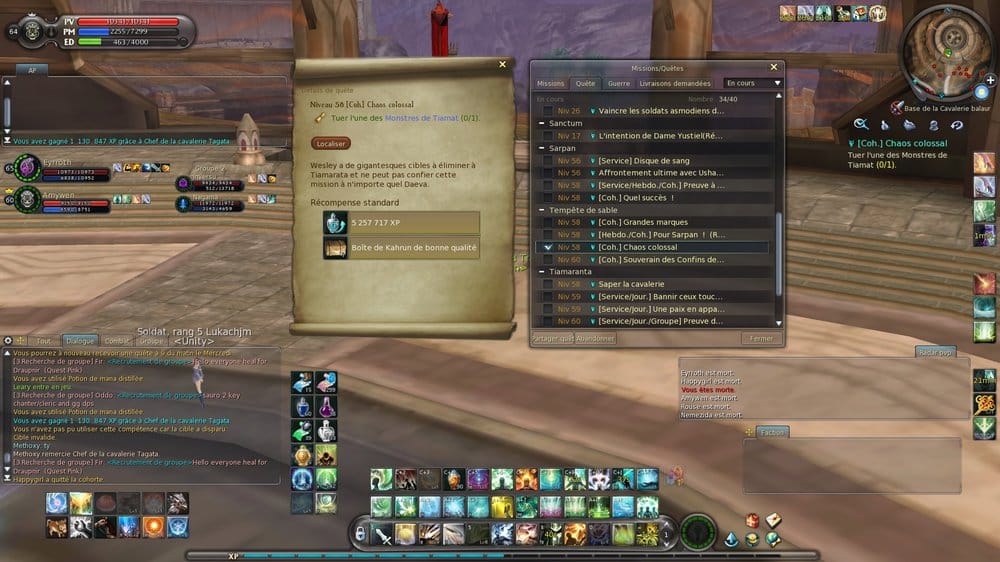Close the quest details scroll

coord(502,65)
